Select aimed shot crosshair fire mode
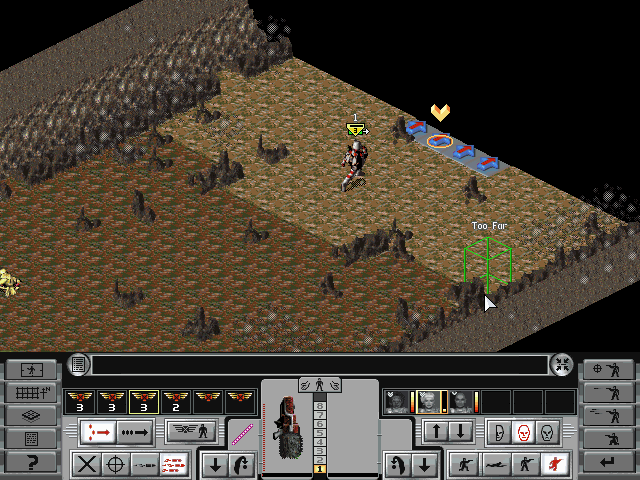This screenshot has height=480, width=640. click(116, 464)
